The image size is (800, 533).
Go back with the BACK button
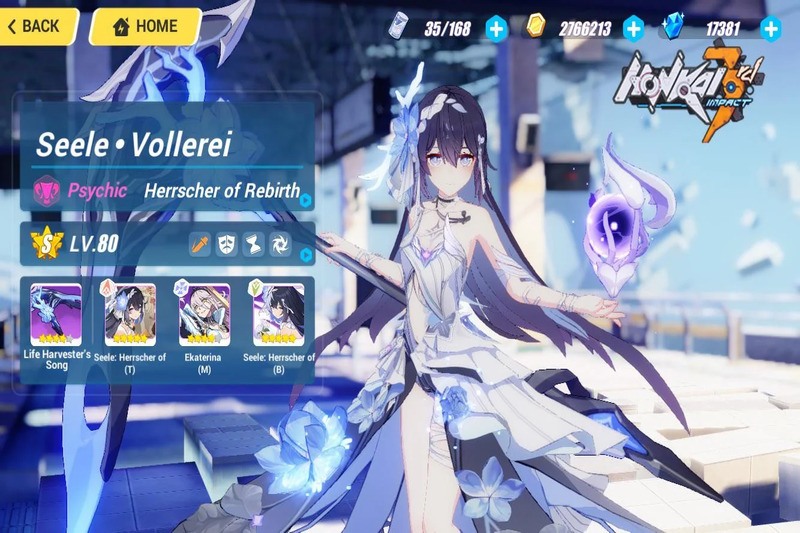tap(35, 27)
